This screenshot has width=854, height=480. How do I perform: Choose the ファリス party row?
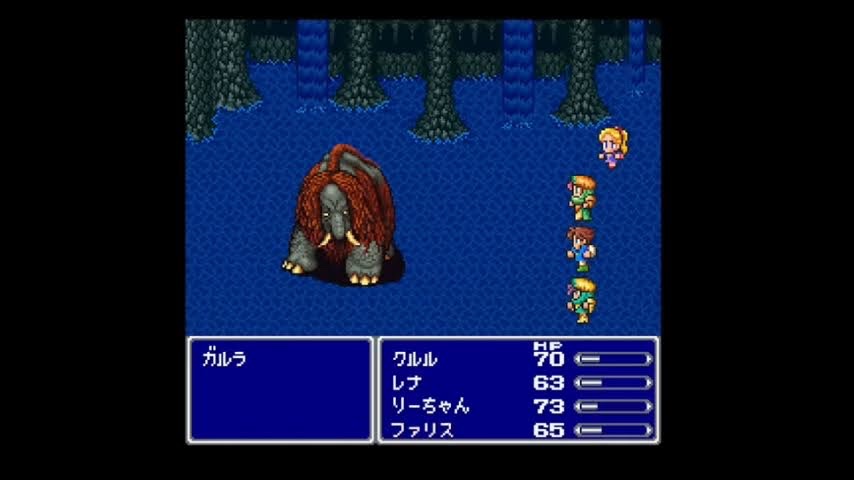point(423,431)
